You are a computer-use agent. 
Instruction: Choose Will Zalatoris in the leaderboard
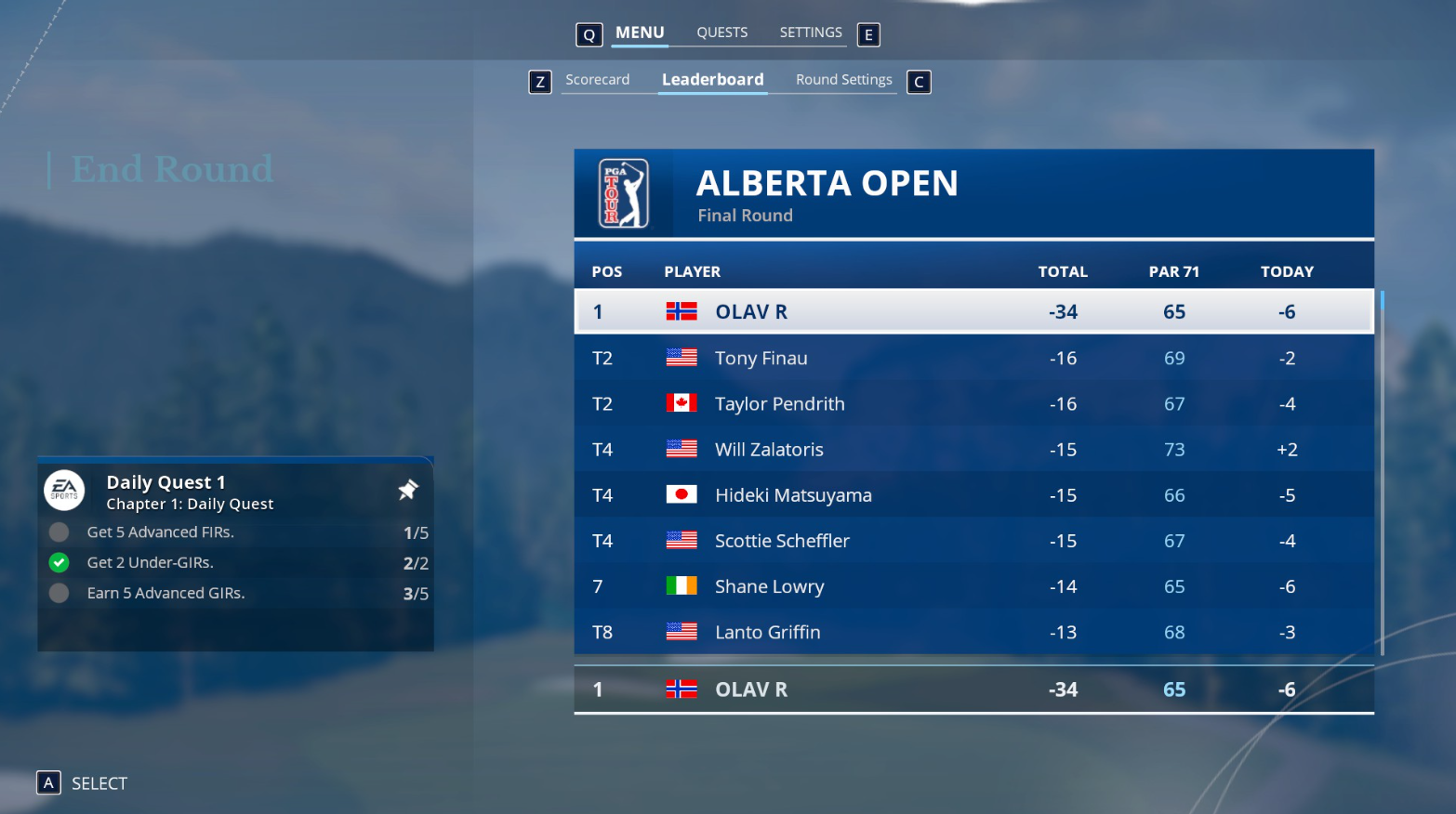[973, 449]
